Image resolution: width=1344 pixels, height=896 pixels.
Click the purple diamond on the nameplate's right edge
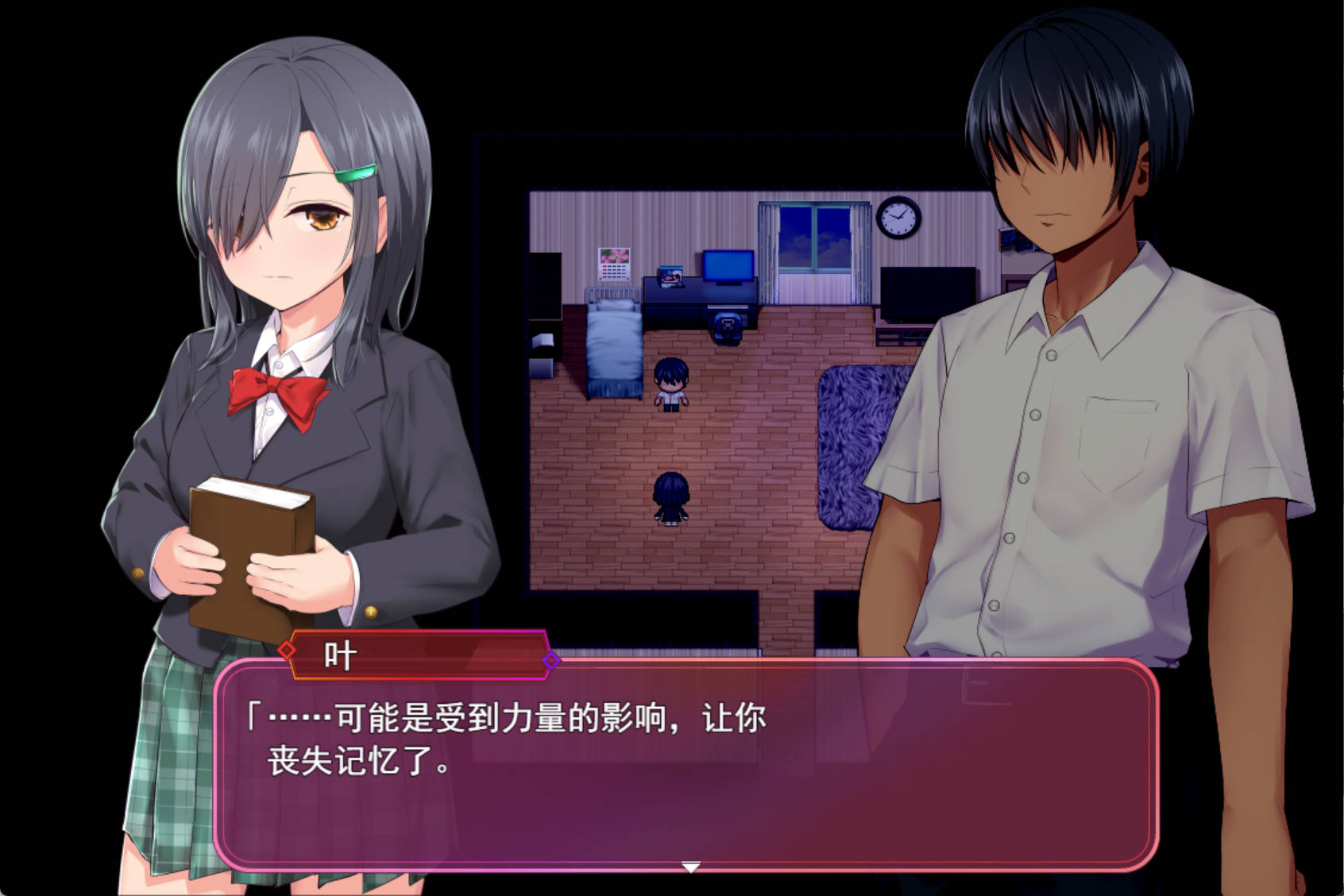point(550,659)
